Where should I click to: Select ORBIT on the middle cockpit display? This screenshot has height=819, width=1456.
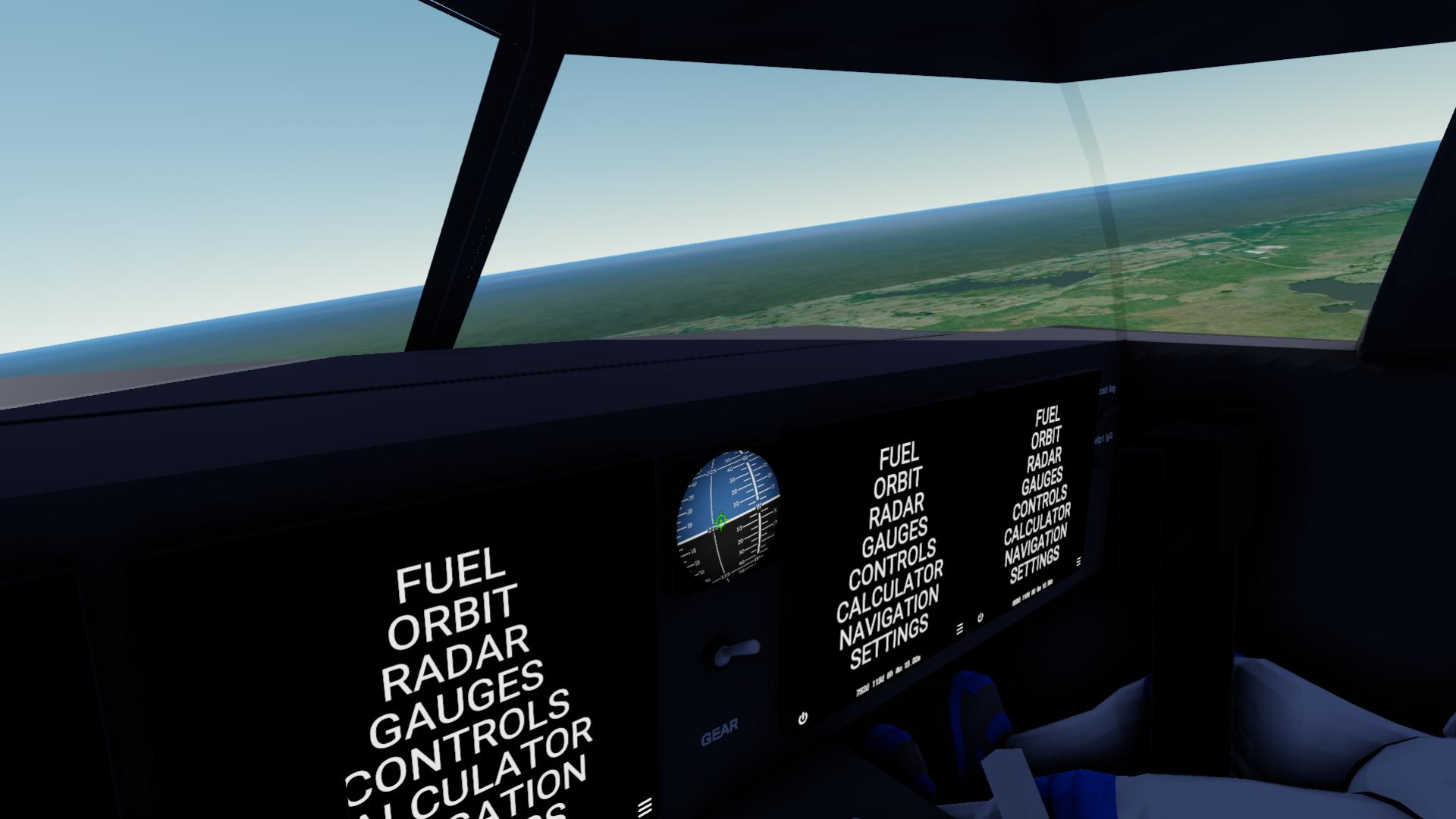[x=898, y=481]
